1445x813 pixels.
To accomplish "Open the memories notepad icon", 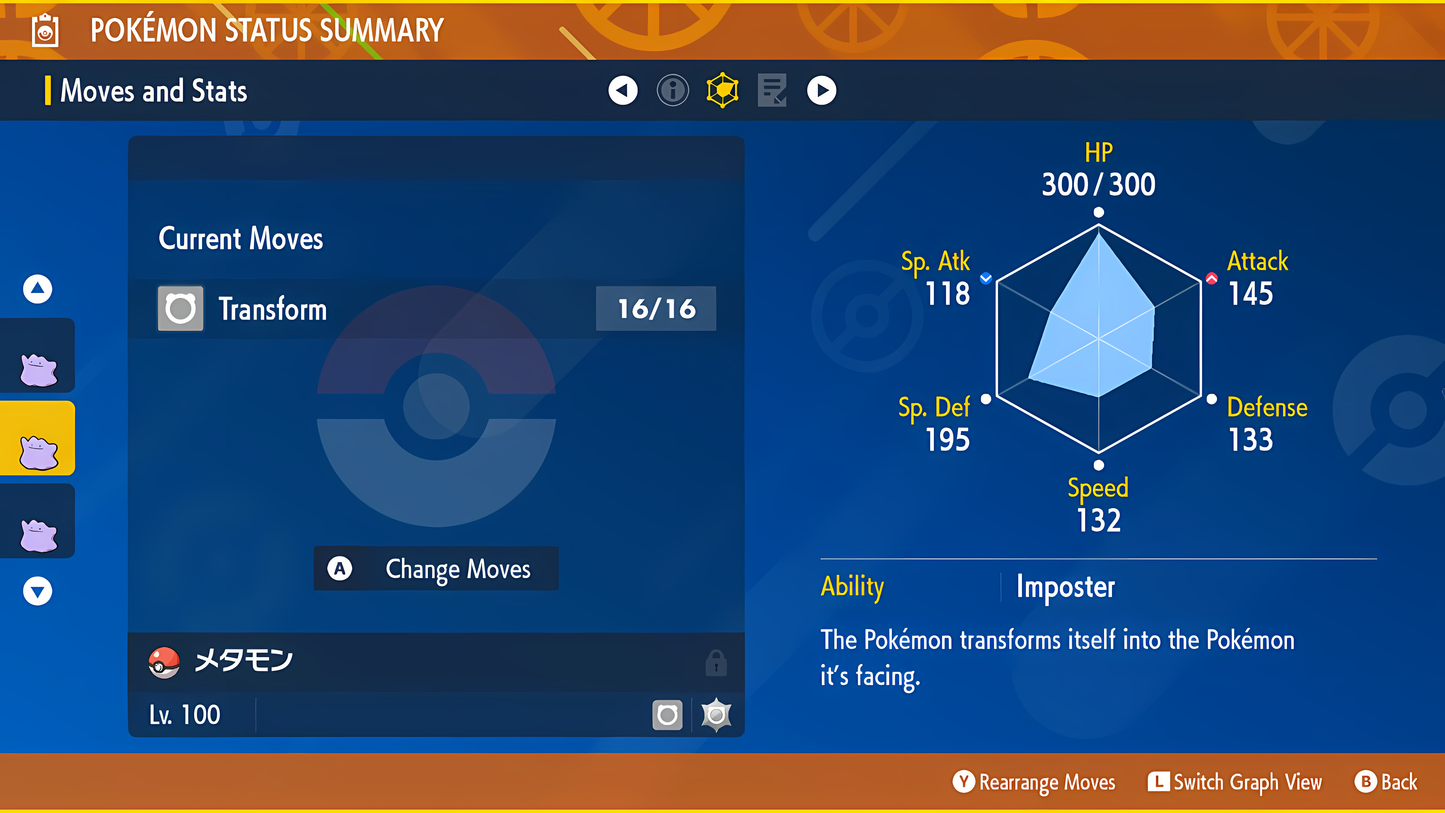I will (x=772, y=90).
